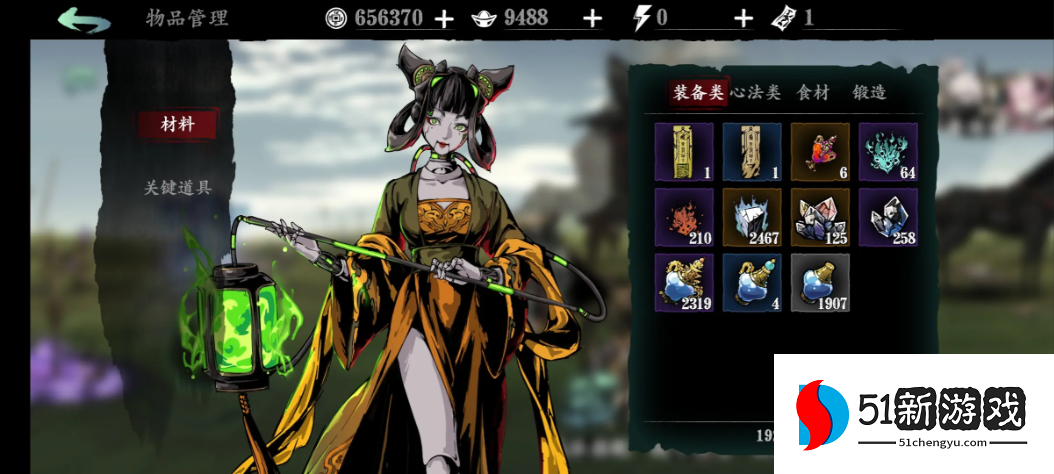Add more silver ingots with plus button
Viewport: 1054px width, 474px height.
pyautogui.click(x=593, y=18)
